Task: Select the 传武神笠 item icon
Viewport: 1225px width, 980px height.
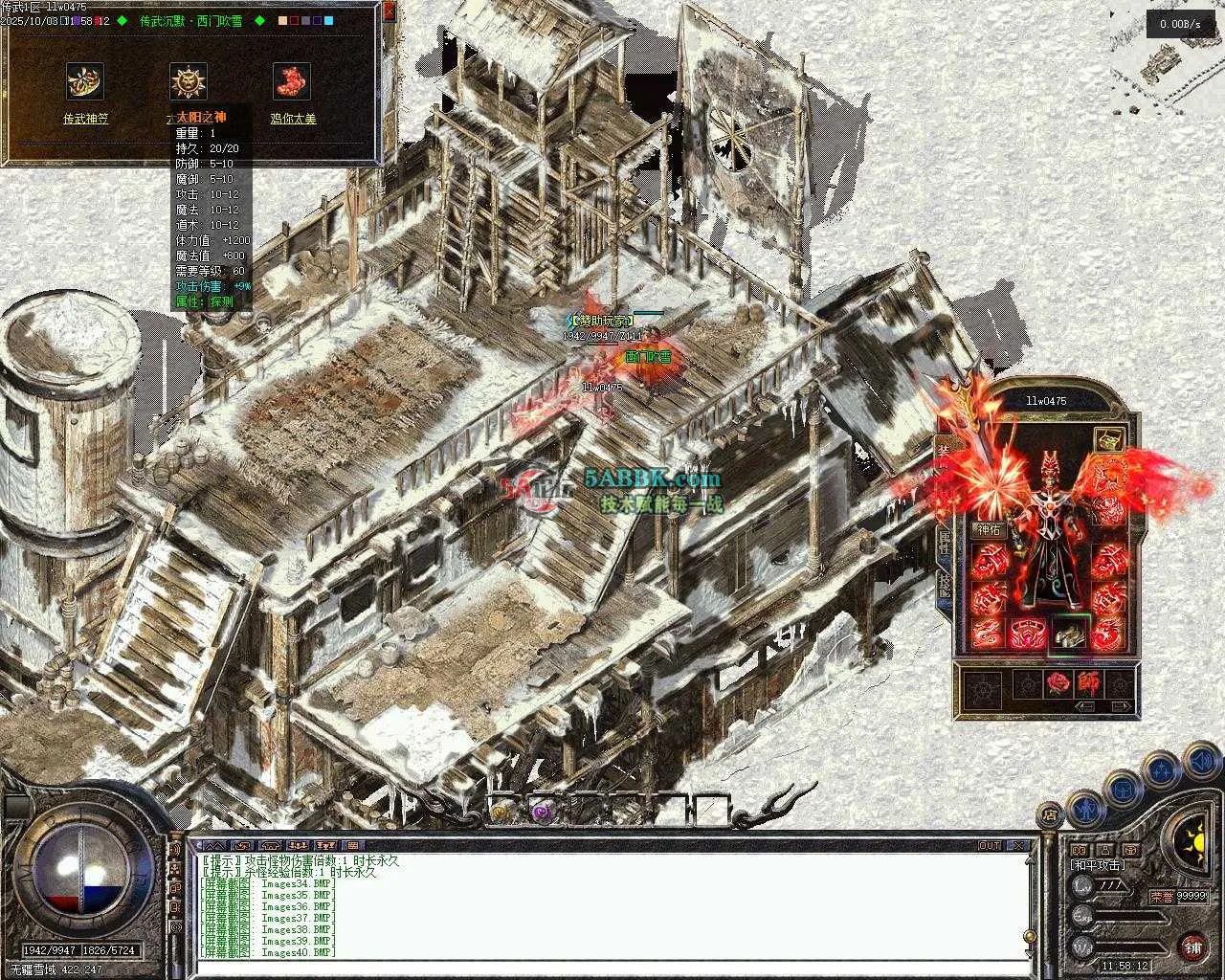Action: tap(85, 82)
